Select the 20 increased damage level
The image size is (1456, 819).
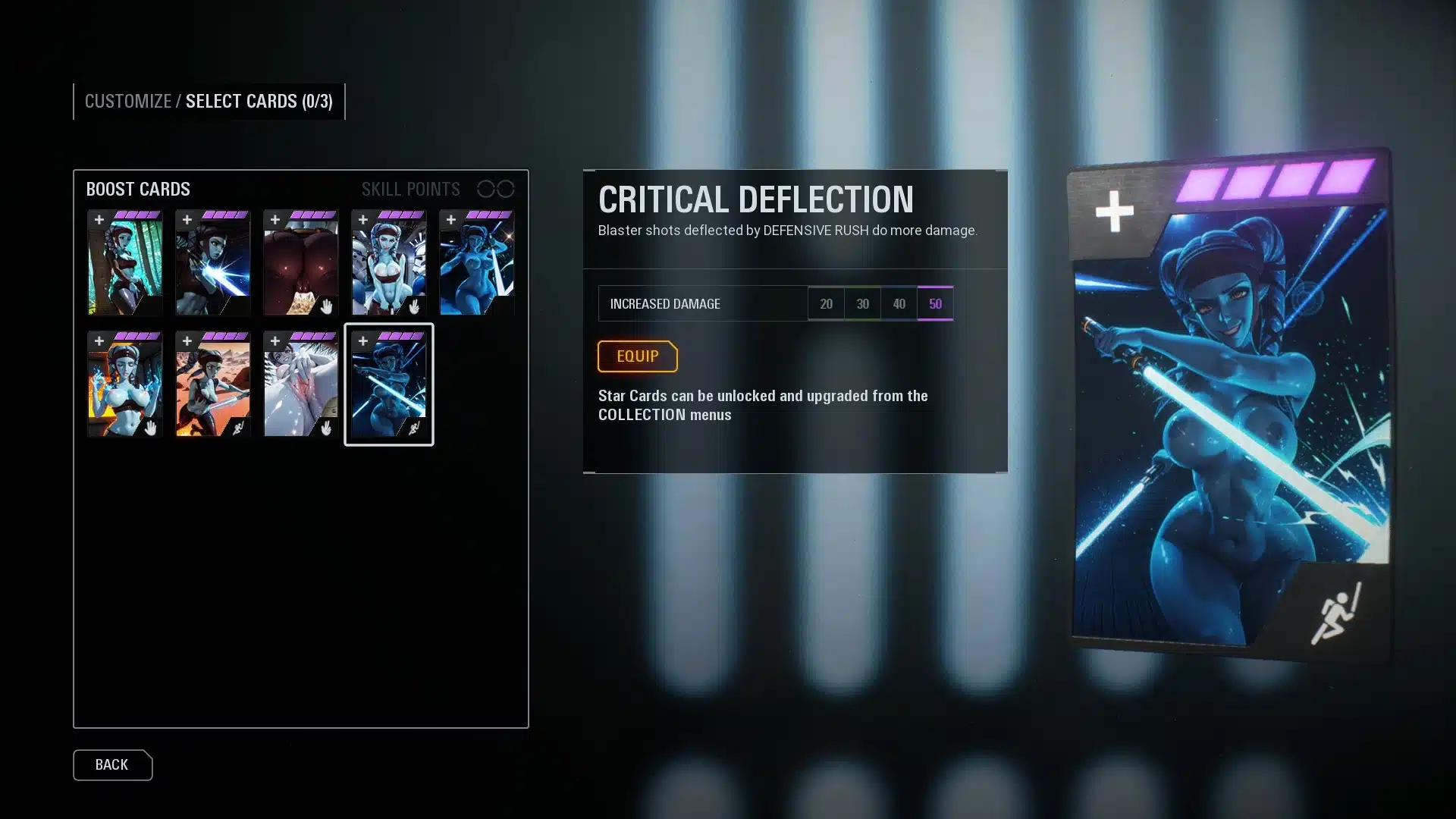pyautogui.click(x=826, y=304)
